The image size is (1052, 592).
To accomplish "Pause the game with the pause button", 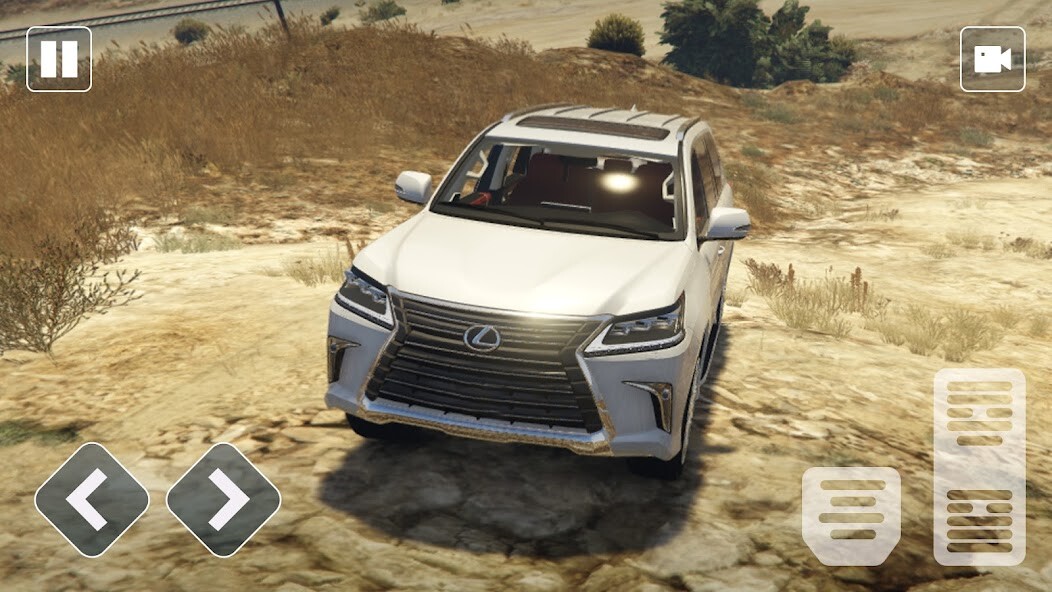I will 59,59.
